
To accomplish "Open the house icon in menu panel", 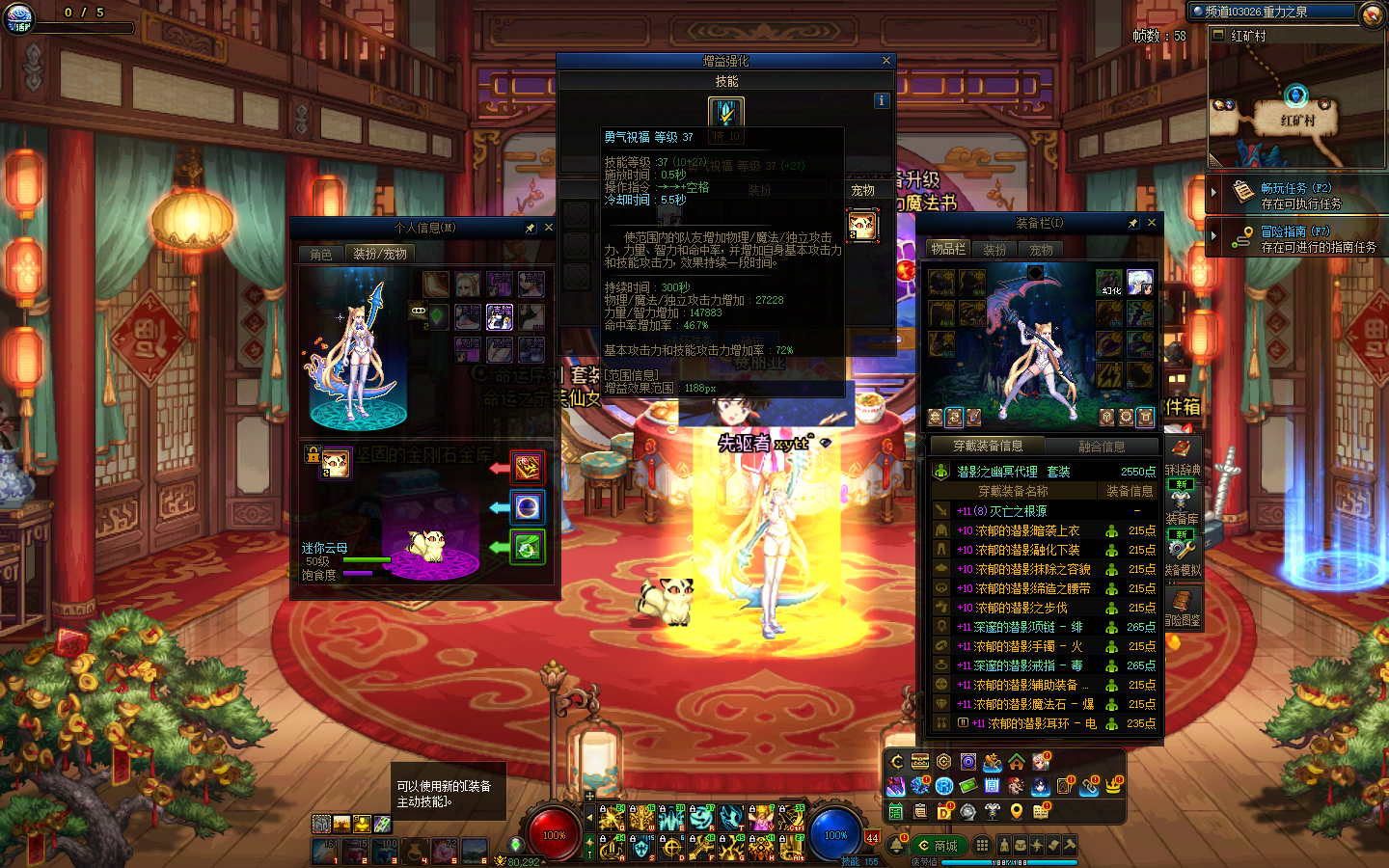I will [1017, 762].
